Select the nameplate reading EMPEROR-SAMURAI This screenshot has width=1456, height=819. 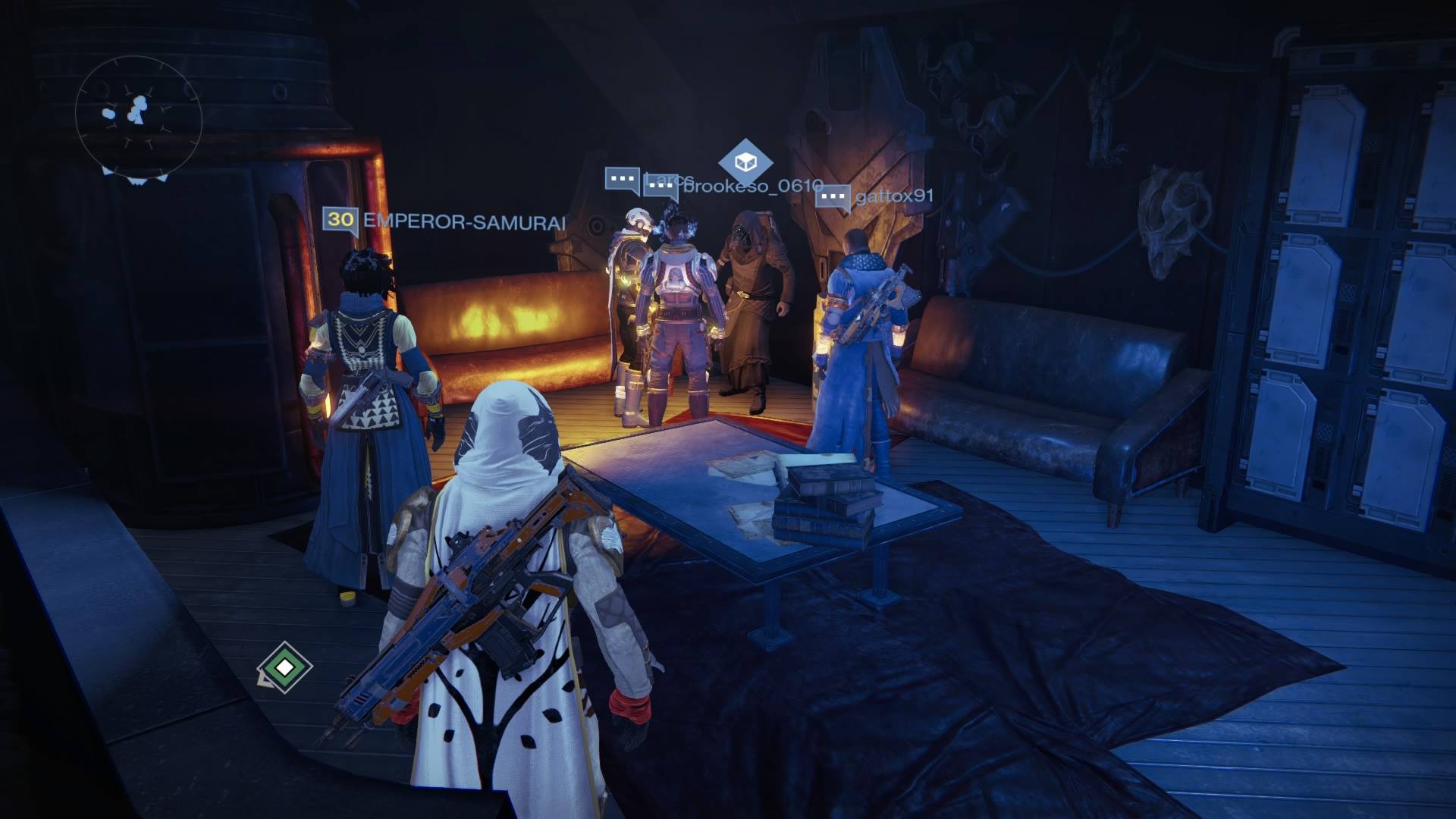(x=463, y=221)
